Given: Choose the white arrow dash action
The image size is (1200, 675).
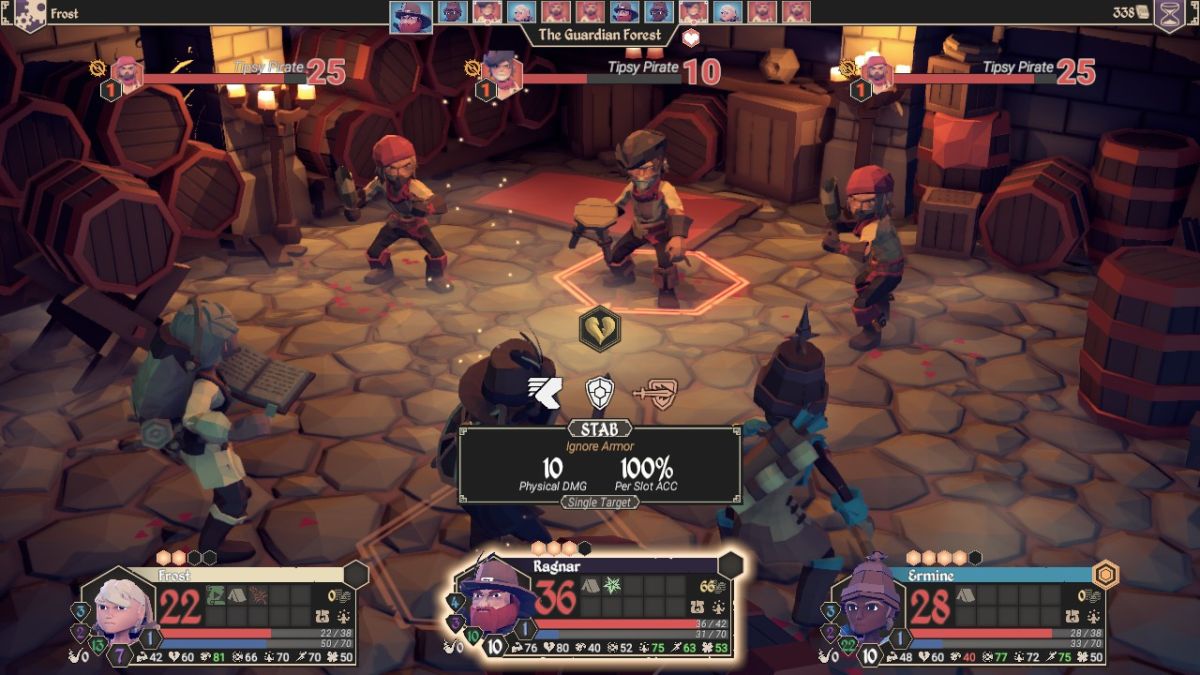Looking at the screenshot, I should tap(546, 390).
